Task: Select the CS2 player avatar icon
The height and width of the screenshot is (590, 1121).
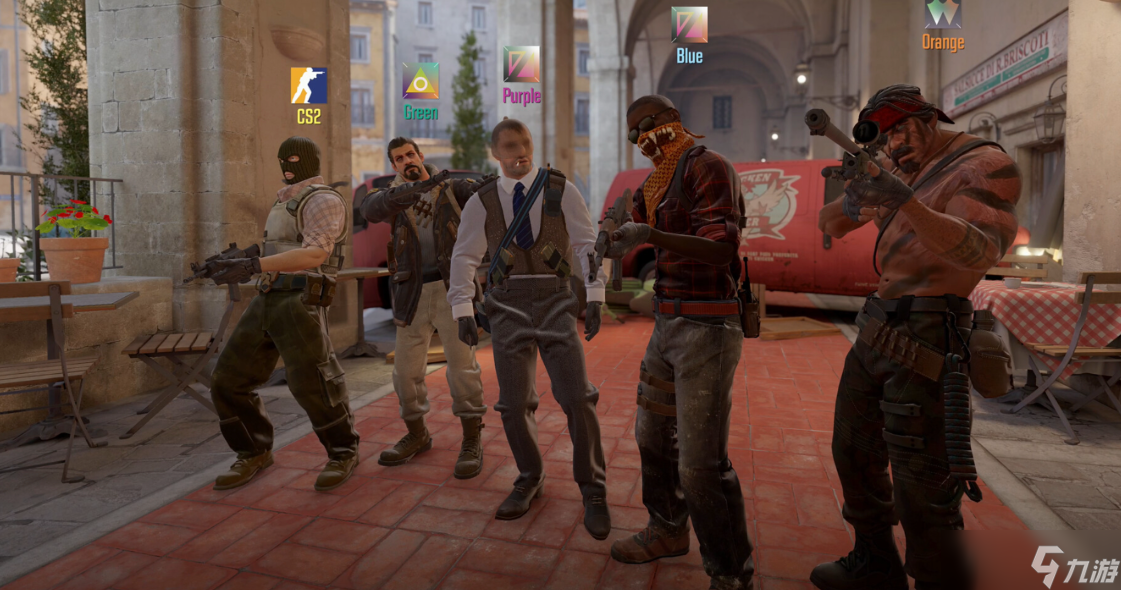Action: tap(308, 85)
